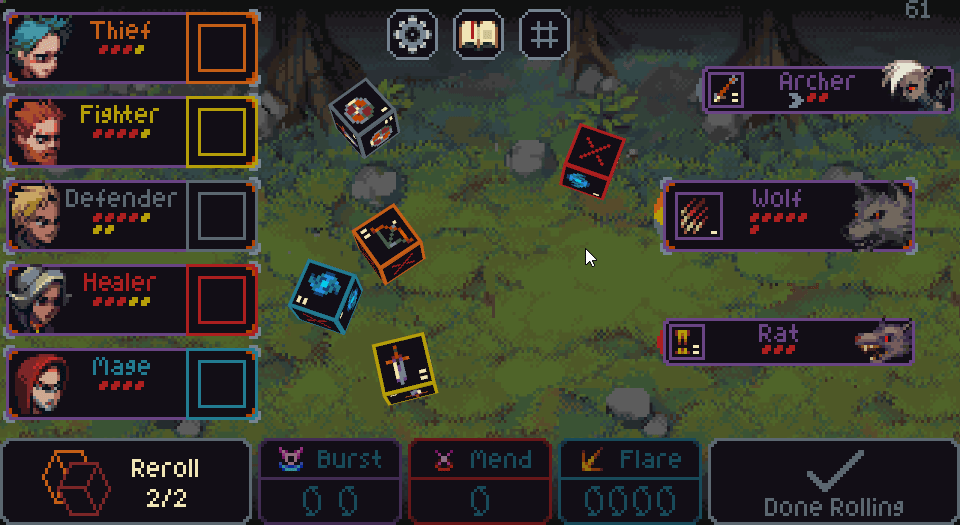The height and width of the screenshot is (525, 960).
Task: Click the hash grid icon
Action: click(x=544, y=34)
